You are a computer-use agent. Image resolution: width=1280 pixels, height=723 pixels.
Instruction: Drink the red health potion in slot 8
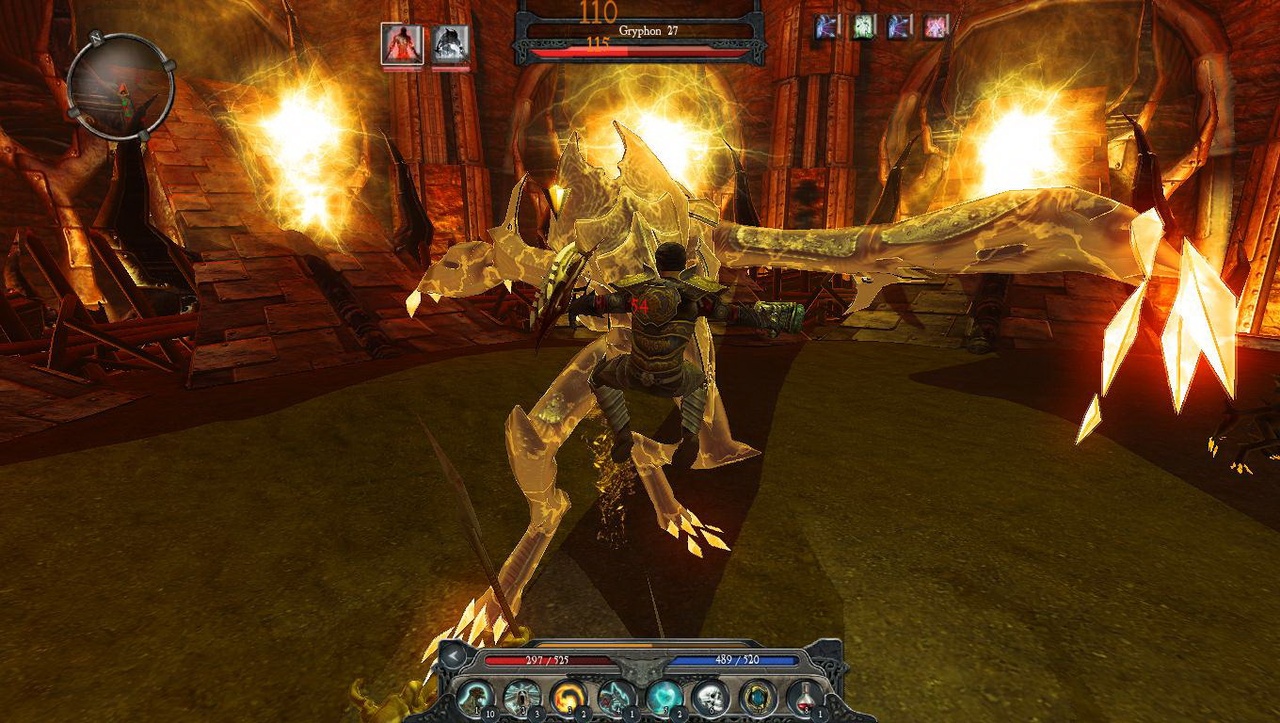point(804,696)
